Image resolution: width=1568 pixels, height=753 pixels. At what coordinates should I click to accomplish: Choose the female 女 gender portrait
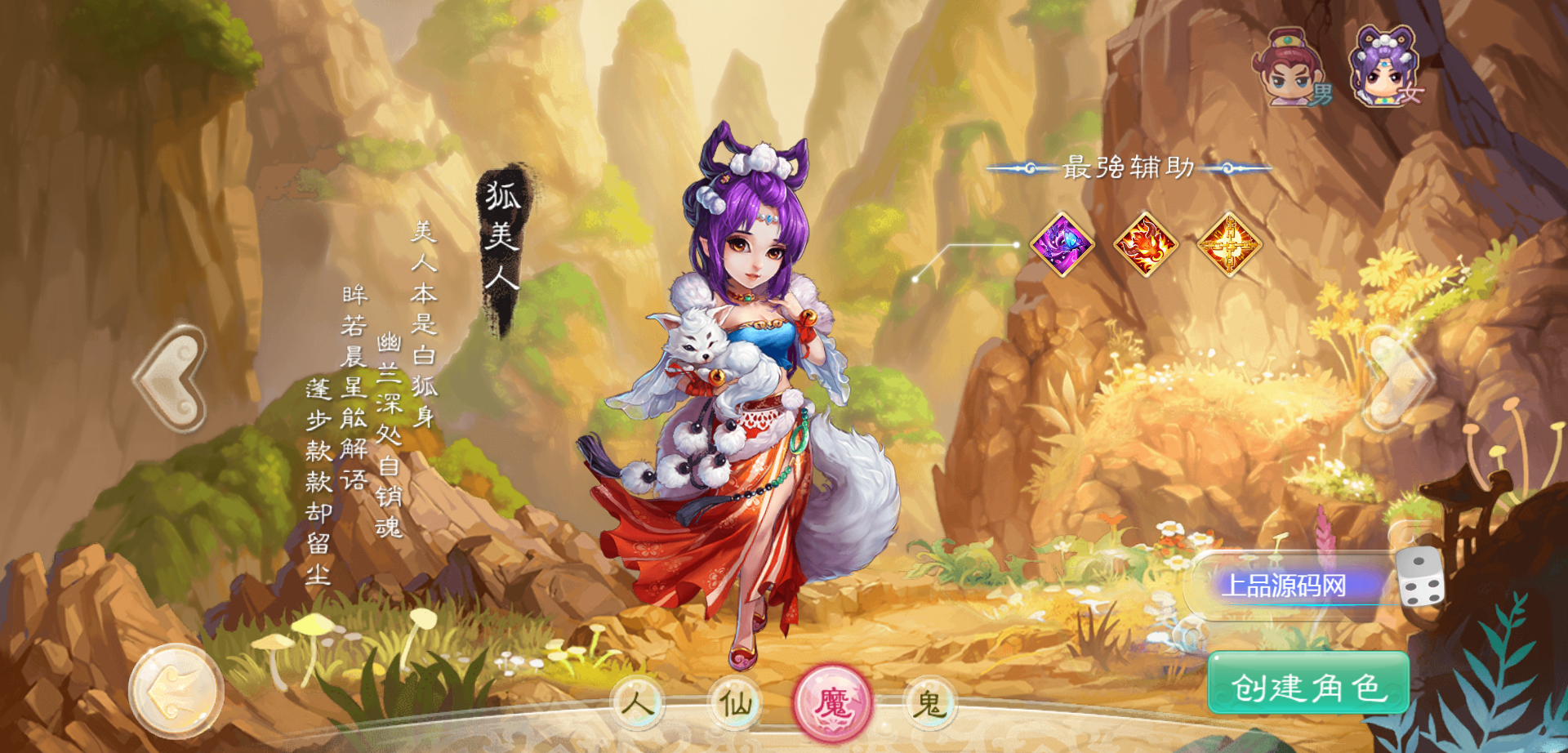tap(1386, 69)
